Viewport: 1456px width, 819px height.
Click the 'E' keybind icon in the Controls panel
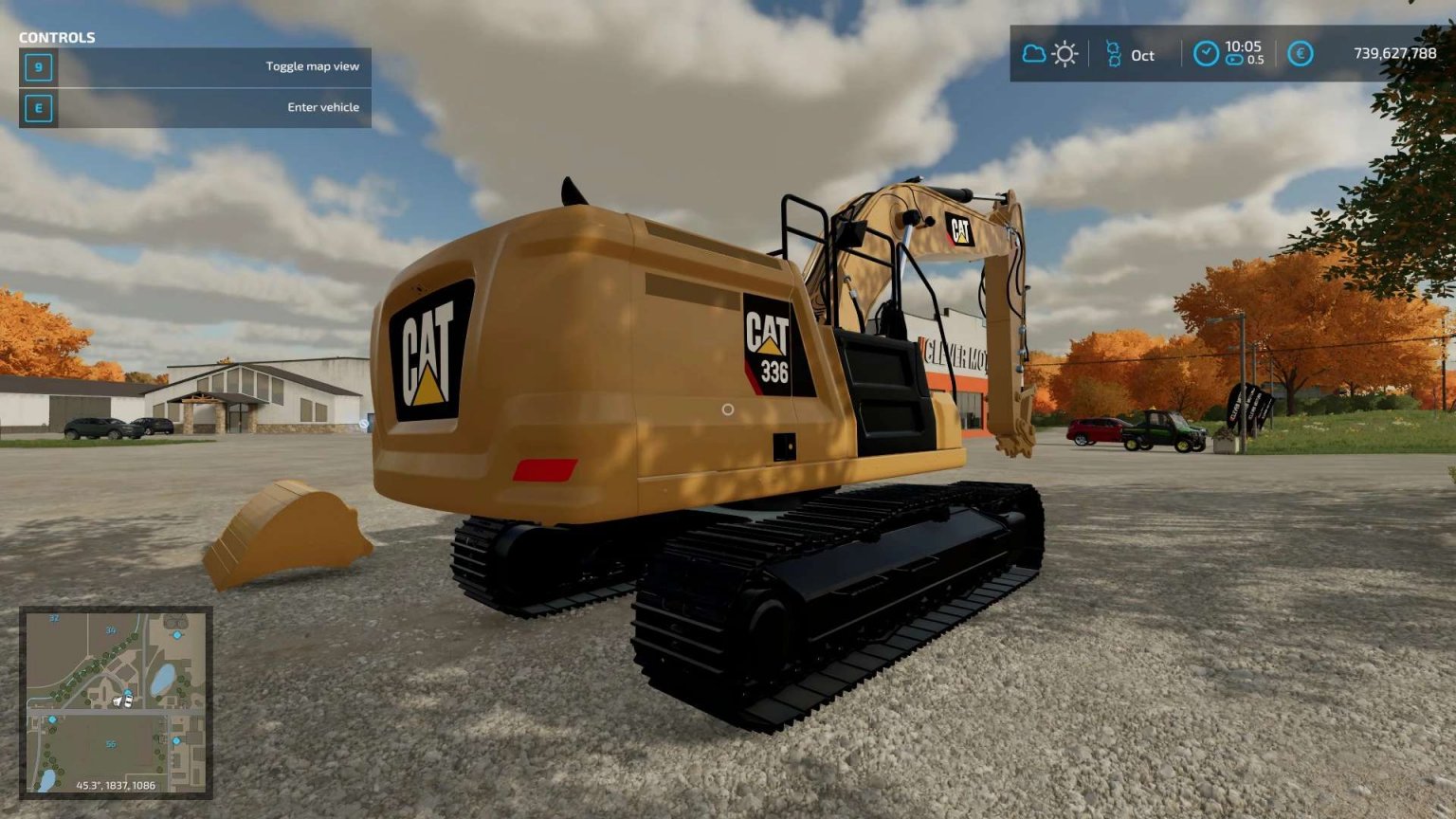tap(38, 108)
